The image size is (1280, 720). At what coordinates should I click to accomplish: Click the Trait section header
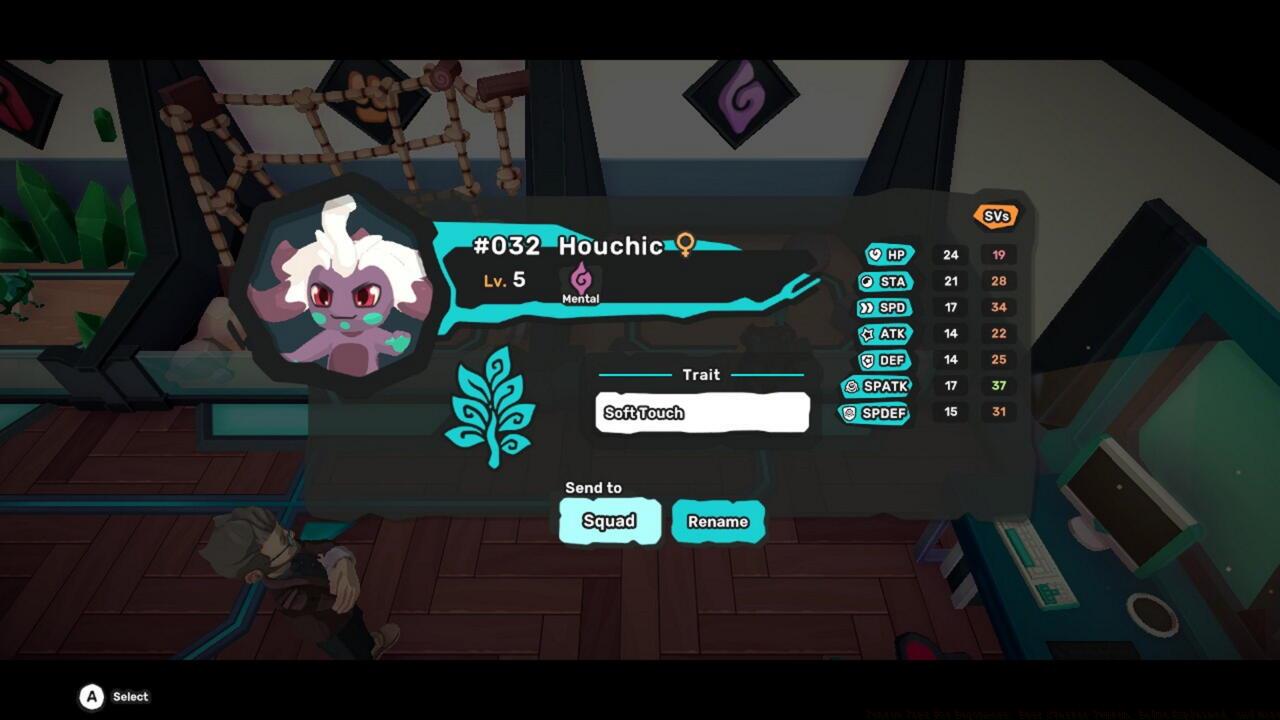pos(701,375)
